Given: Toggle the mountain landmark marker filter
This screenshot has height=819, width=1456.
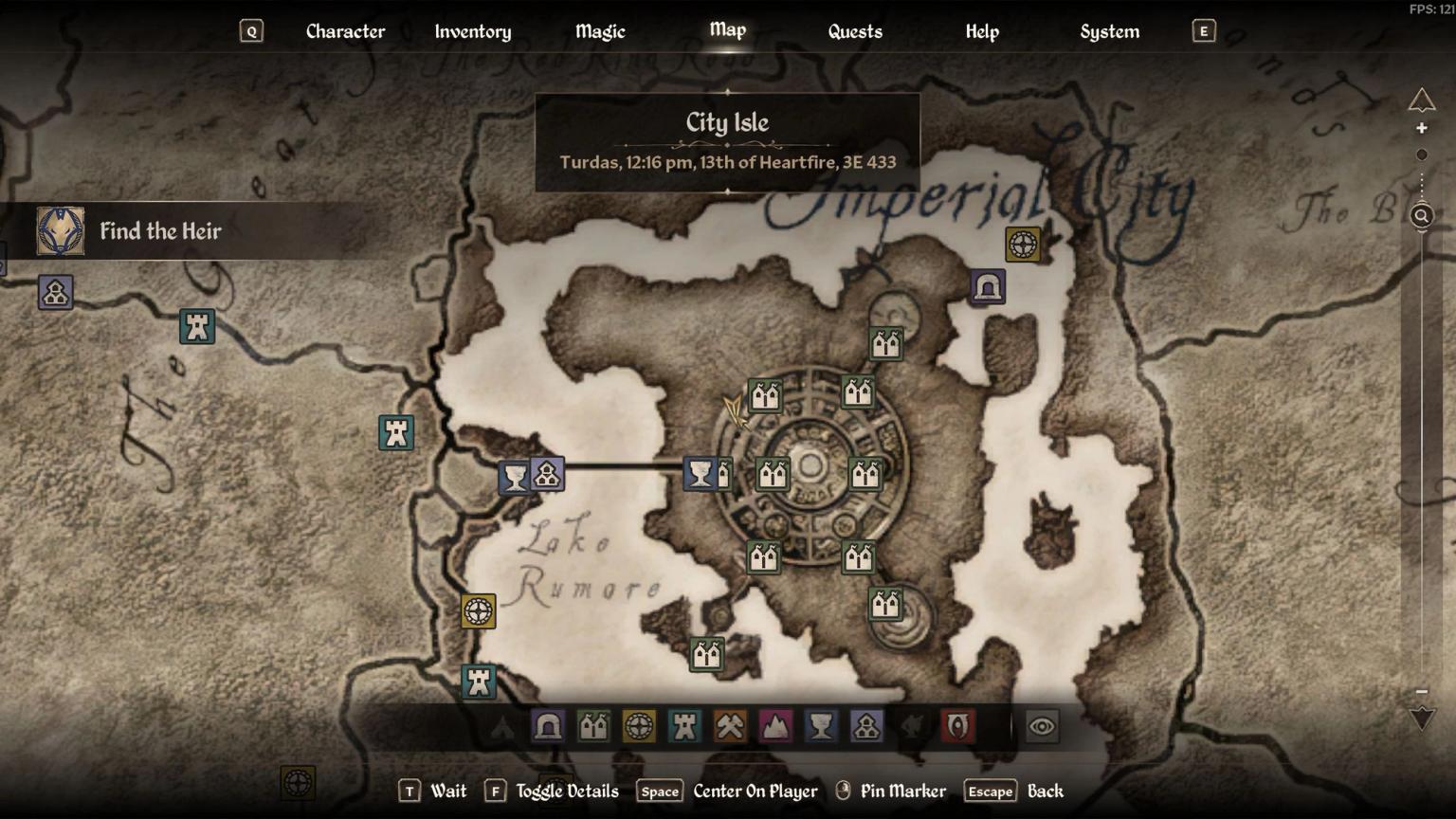Looking at the screenshot, I should point(774,728).
